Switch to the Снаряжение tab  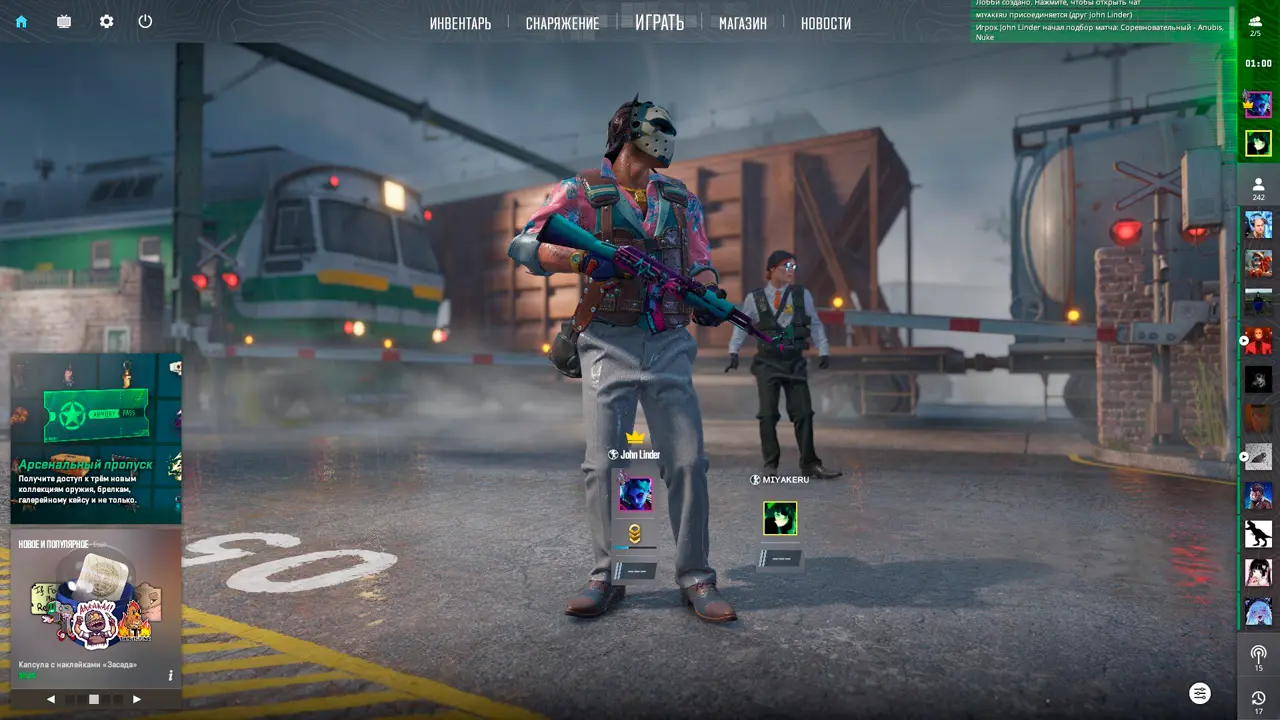pos(562,23)
